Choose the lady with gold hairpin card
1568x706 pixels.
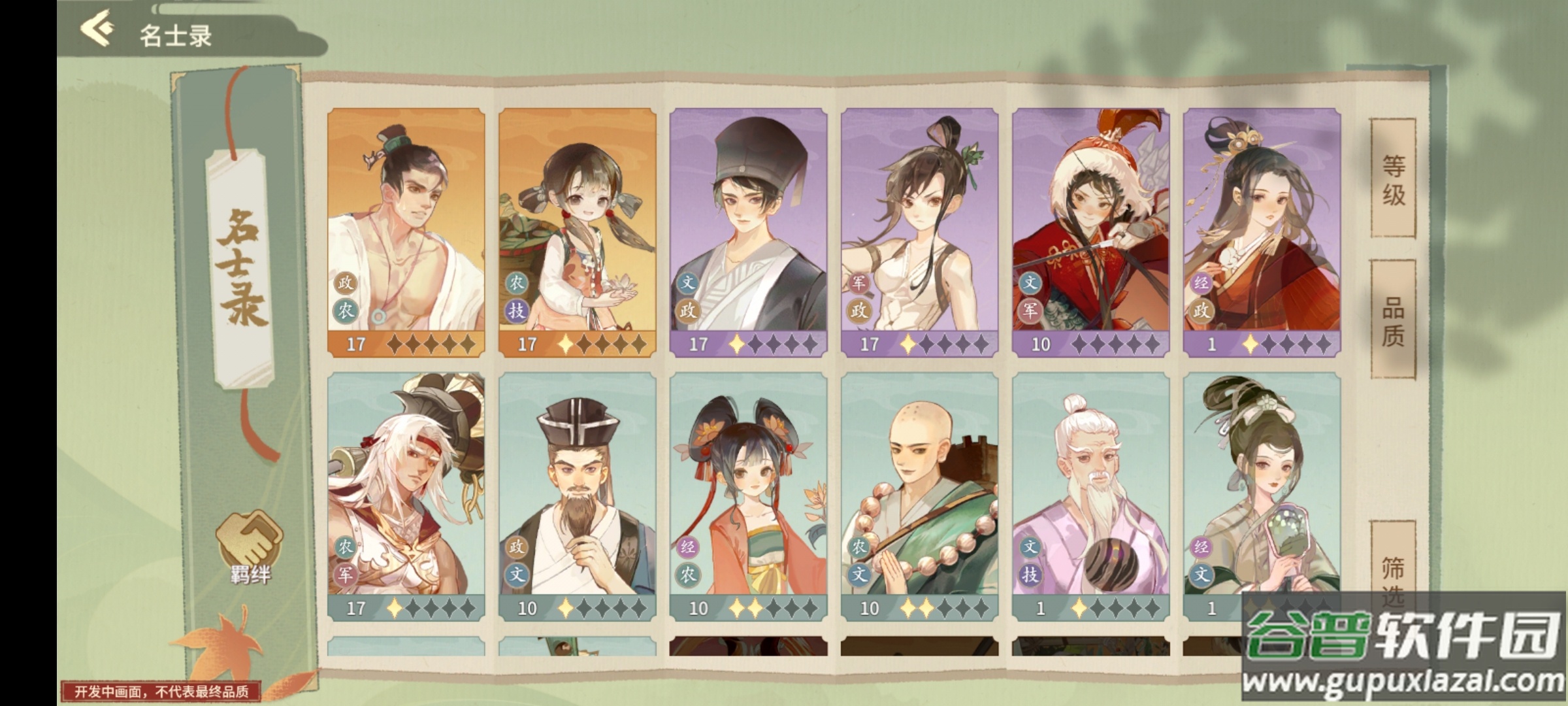point(1262,232)
